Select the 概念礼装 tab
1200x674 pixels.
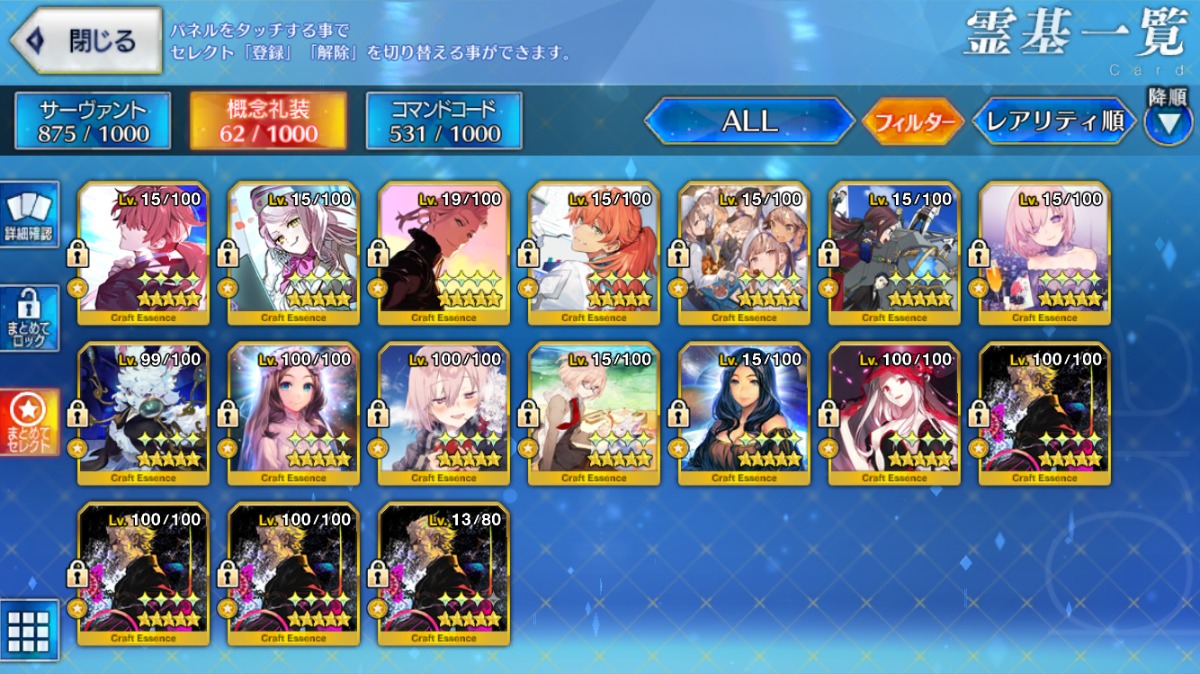click(268, 122)
